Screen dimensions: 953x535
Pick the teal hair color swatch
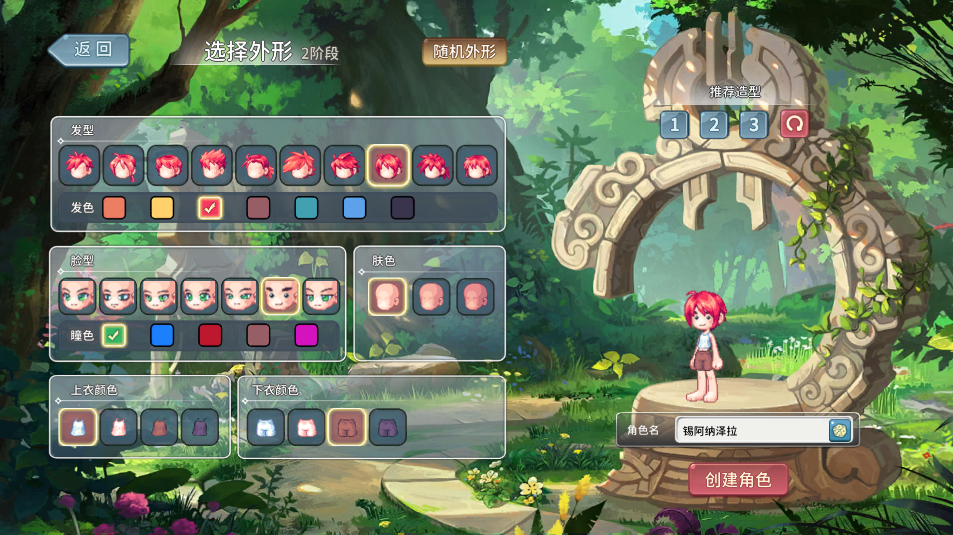point(307,208)
